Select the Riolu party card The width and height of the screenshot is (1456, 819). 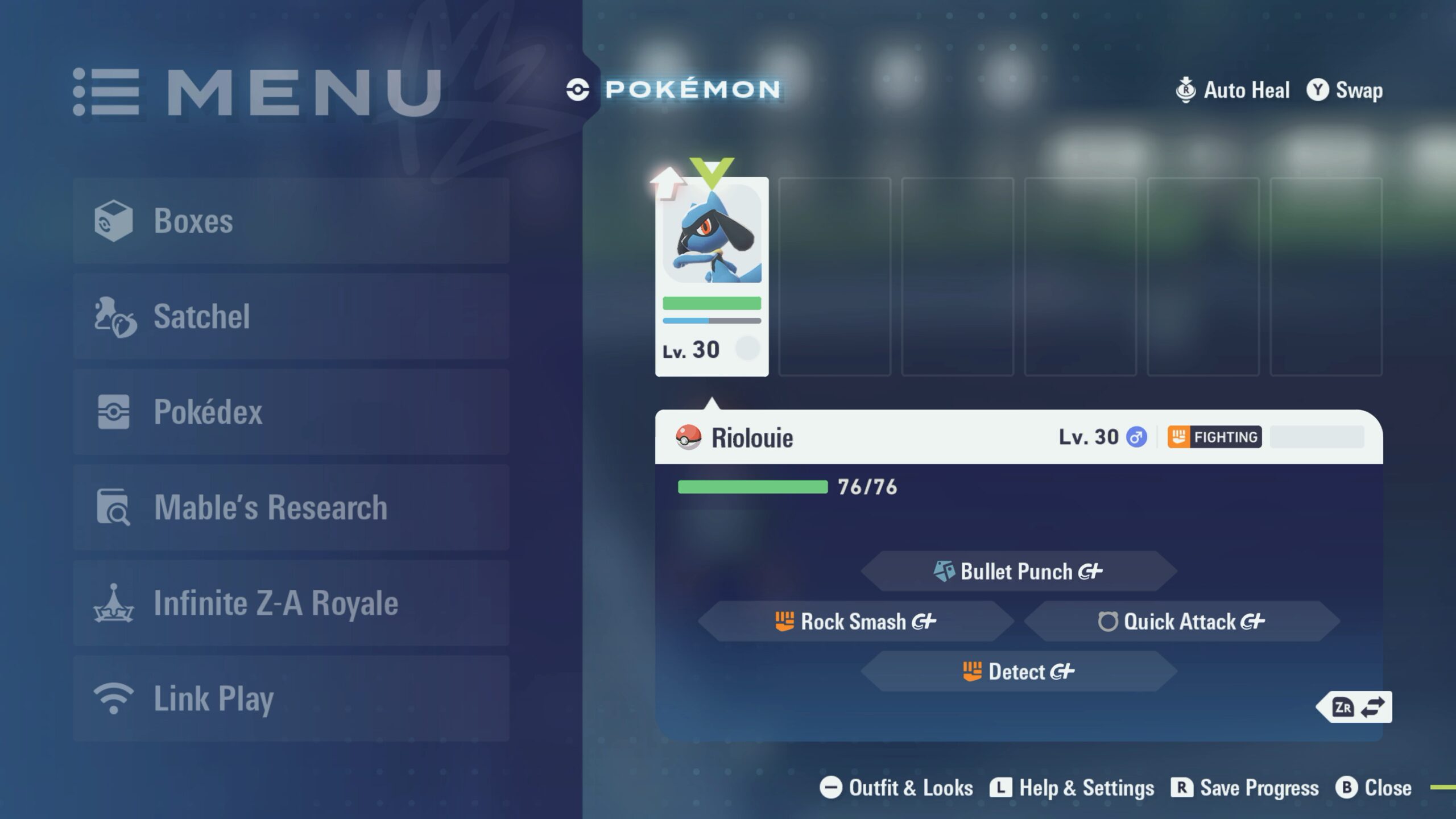click(712, 276)
